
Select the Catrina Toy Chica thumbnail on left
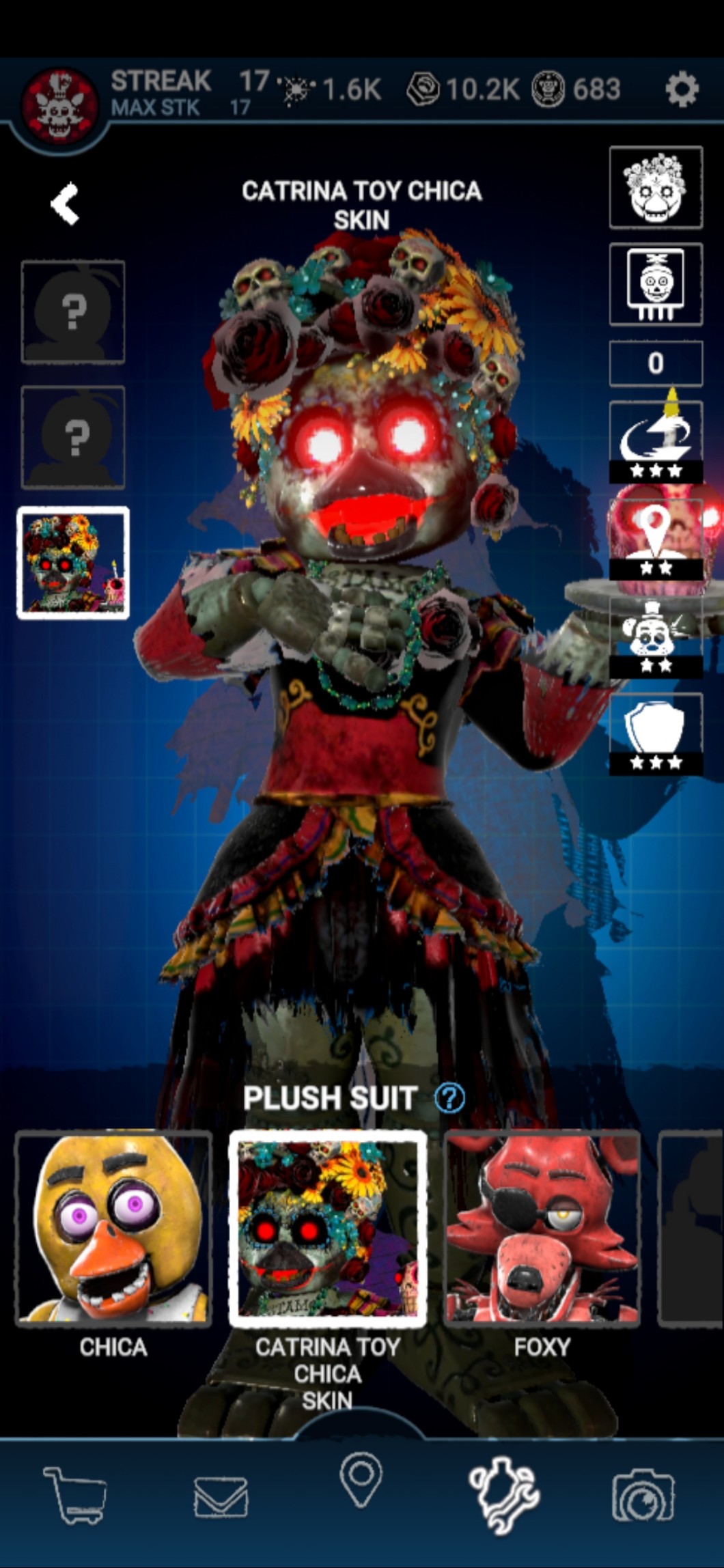click(x=73, y=563)
